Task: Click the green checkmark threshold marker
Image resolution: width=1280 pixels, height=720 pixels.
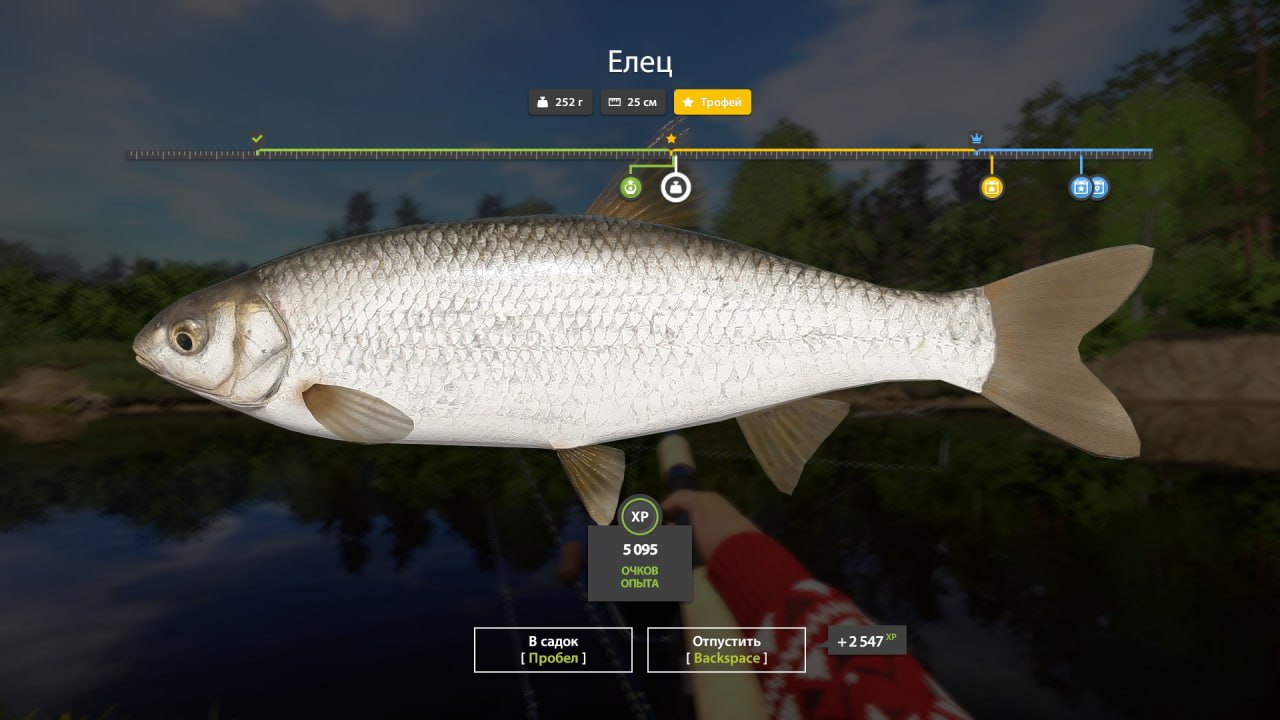Action: coord(257,138)
